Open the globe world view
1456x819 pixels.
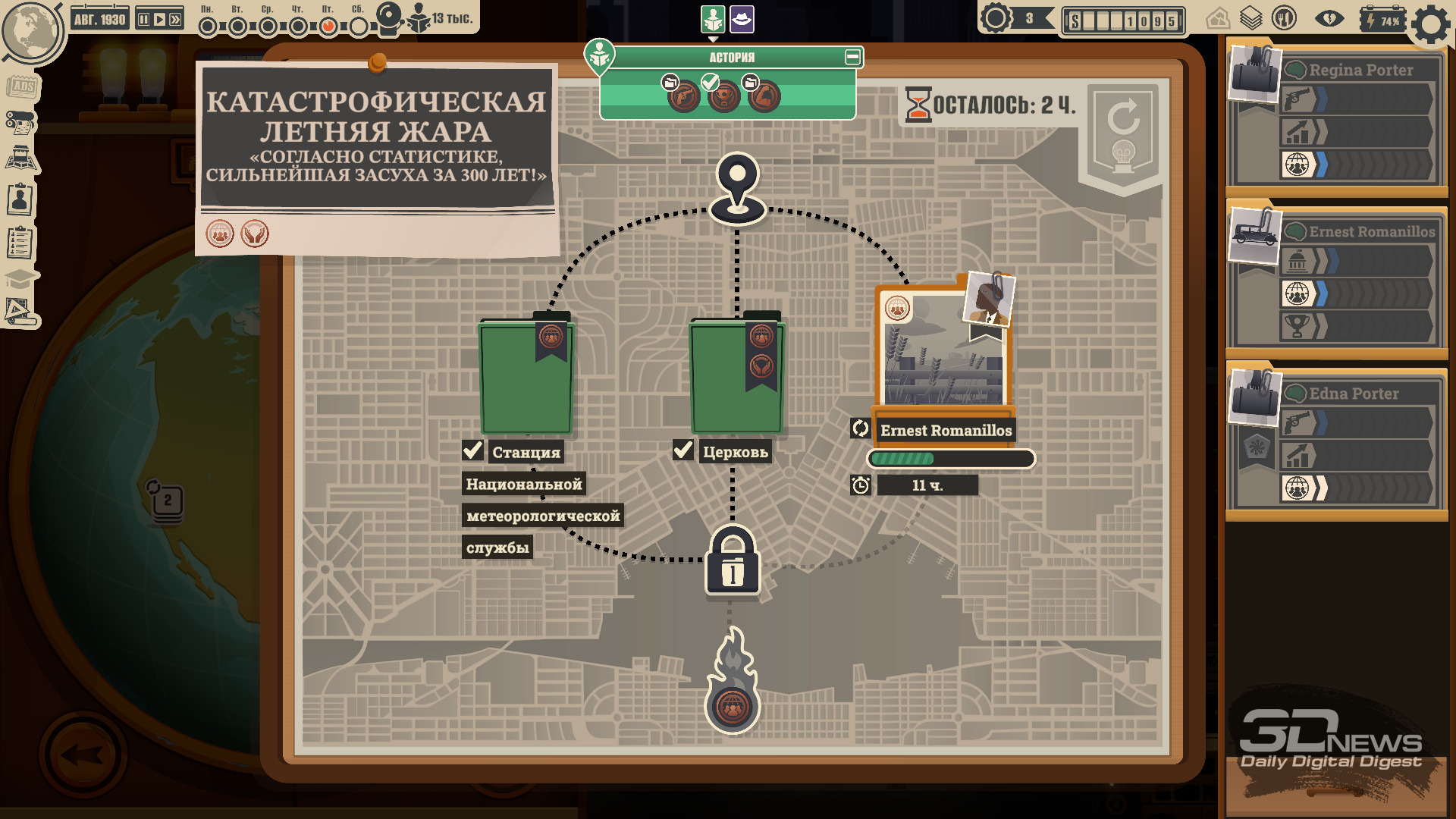[x=30, y=32]
